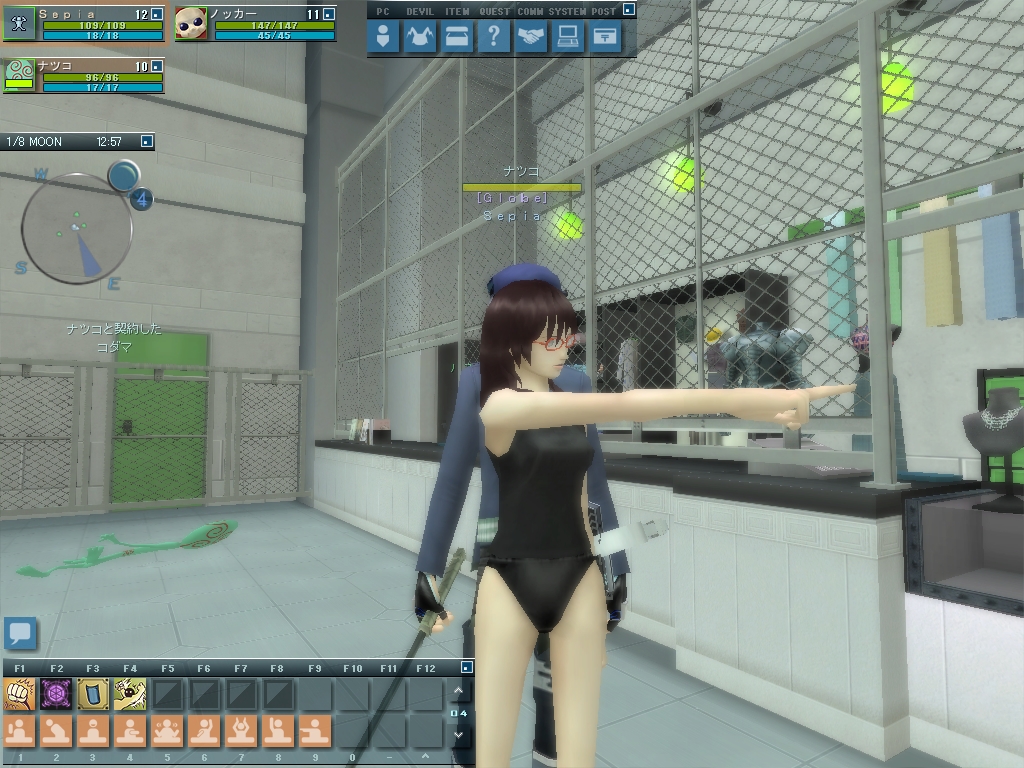Open the SYSTEM computer menu
Image resolution: width=1024 pixels, height=768 pixels.
click(568, 38)
